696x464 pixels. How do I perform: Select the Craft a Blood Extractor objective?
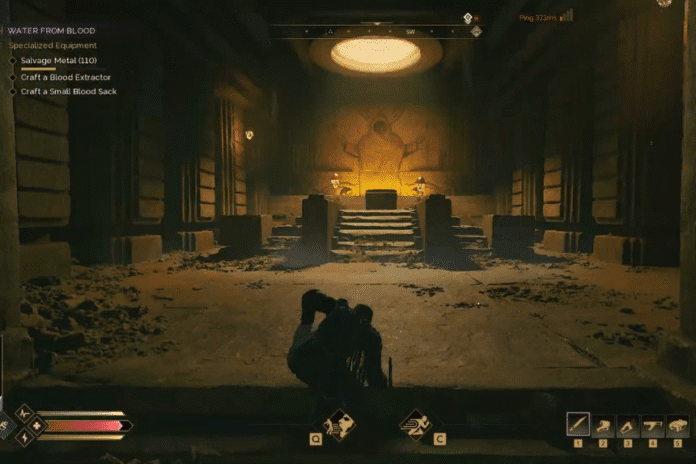pyautogui.click(x=65, y=77)
